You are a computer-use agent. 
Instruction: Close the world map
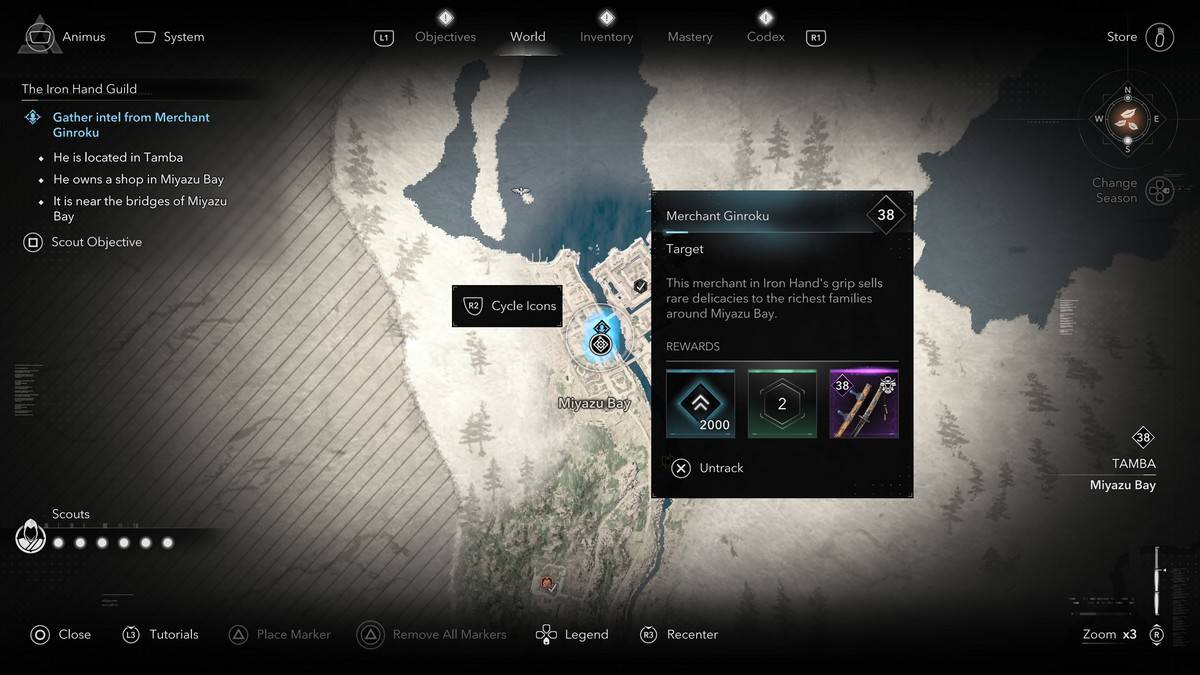[61, 634]
